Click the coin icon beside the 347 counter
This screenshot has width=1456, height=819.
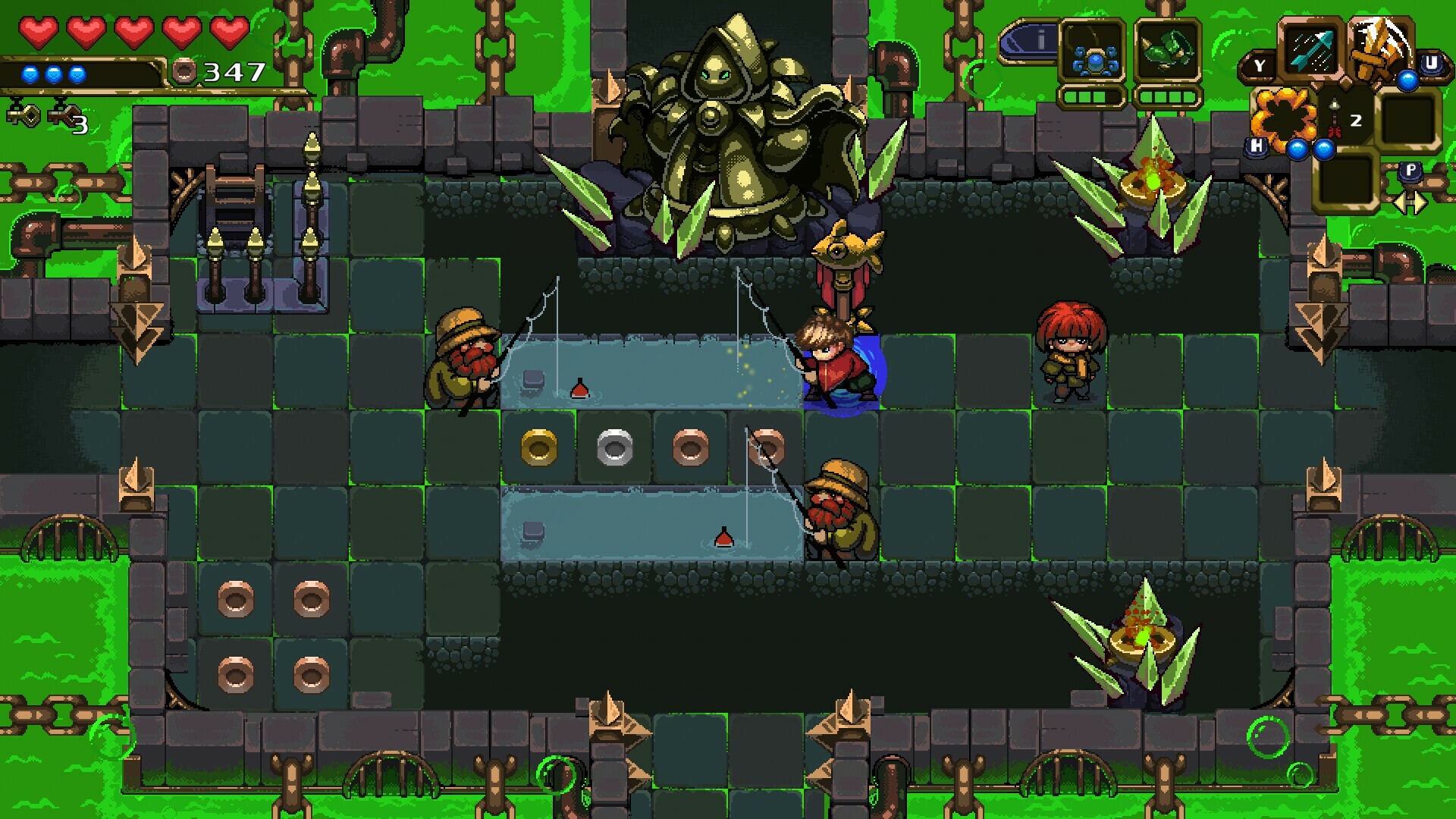[185, 73]
